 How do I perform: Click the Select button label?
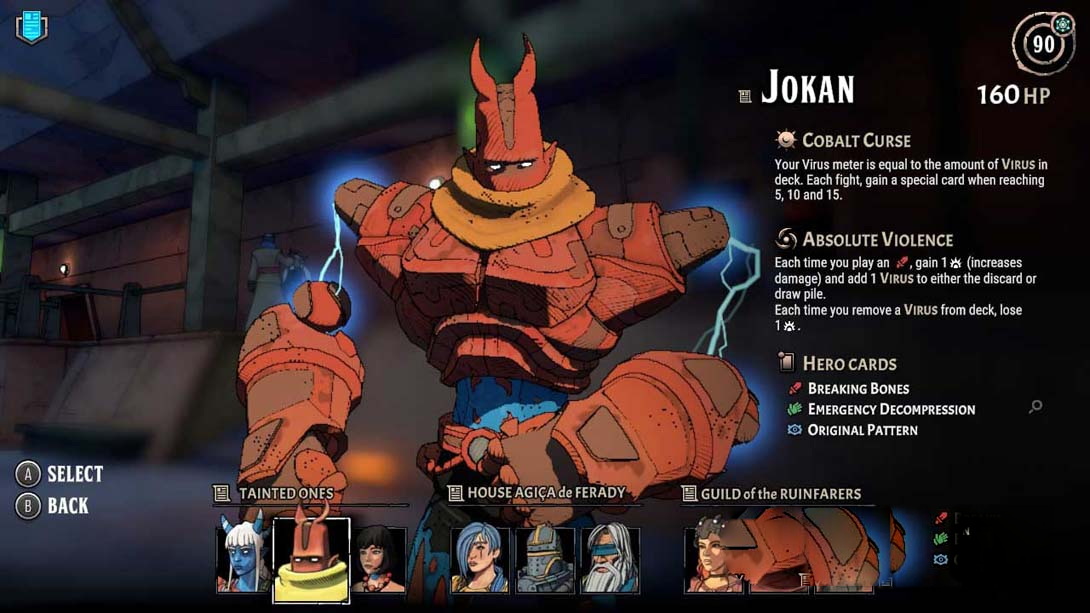tap(74, 474)
